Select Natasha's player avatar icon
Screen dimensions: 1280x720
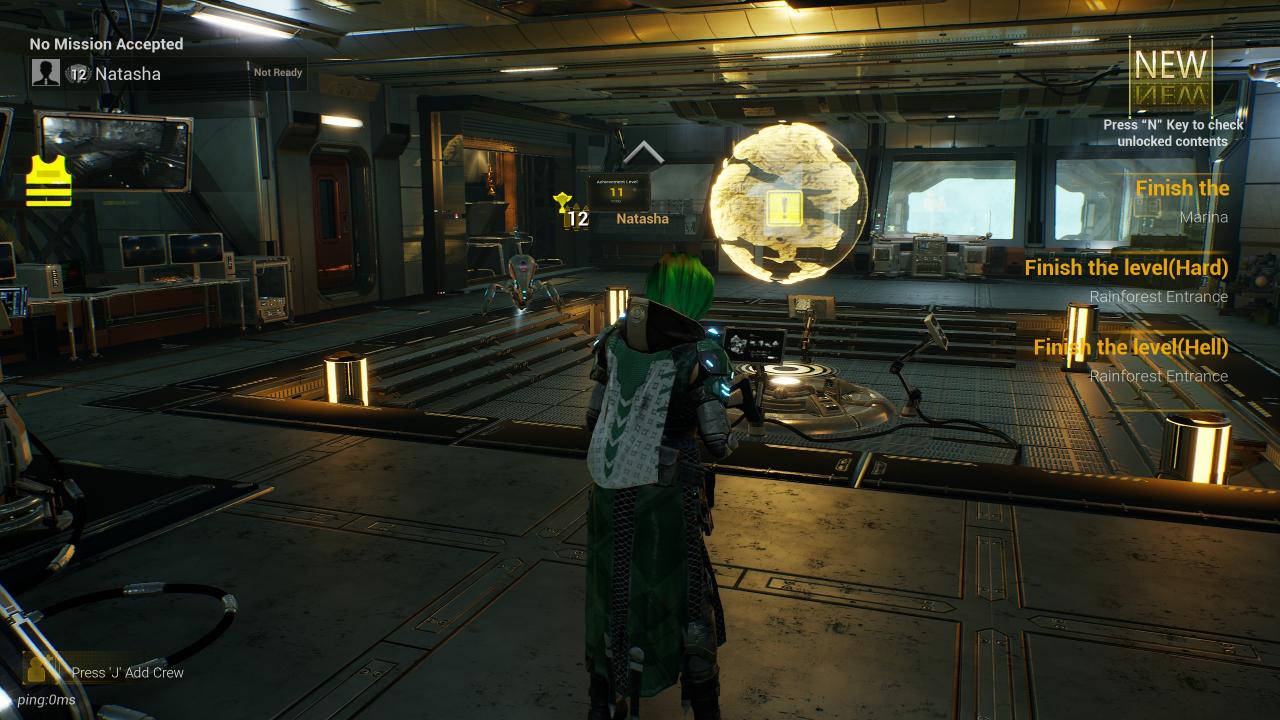[x=46, y=73]
